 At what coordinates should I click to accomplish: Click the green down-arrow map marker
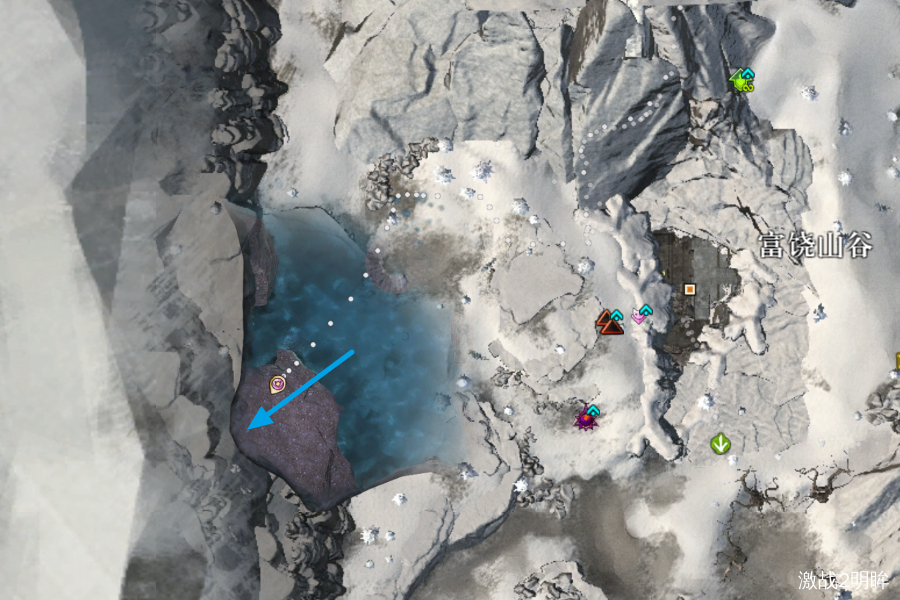[x=719, y=442]
